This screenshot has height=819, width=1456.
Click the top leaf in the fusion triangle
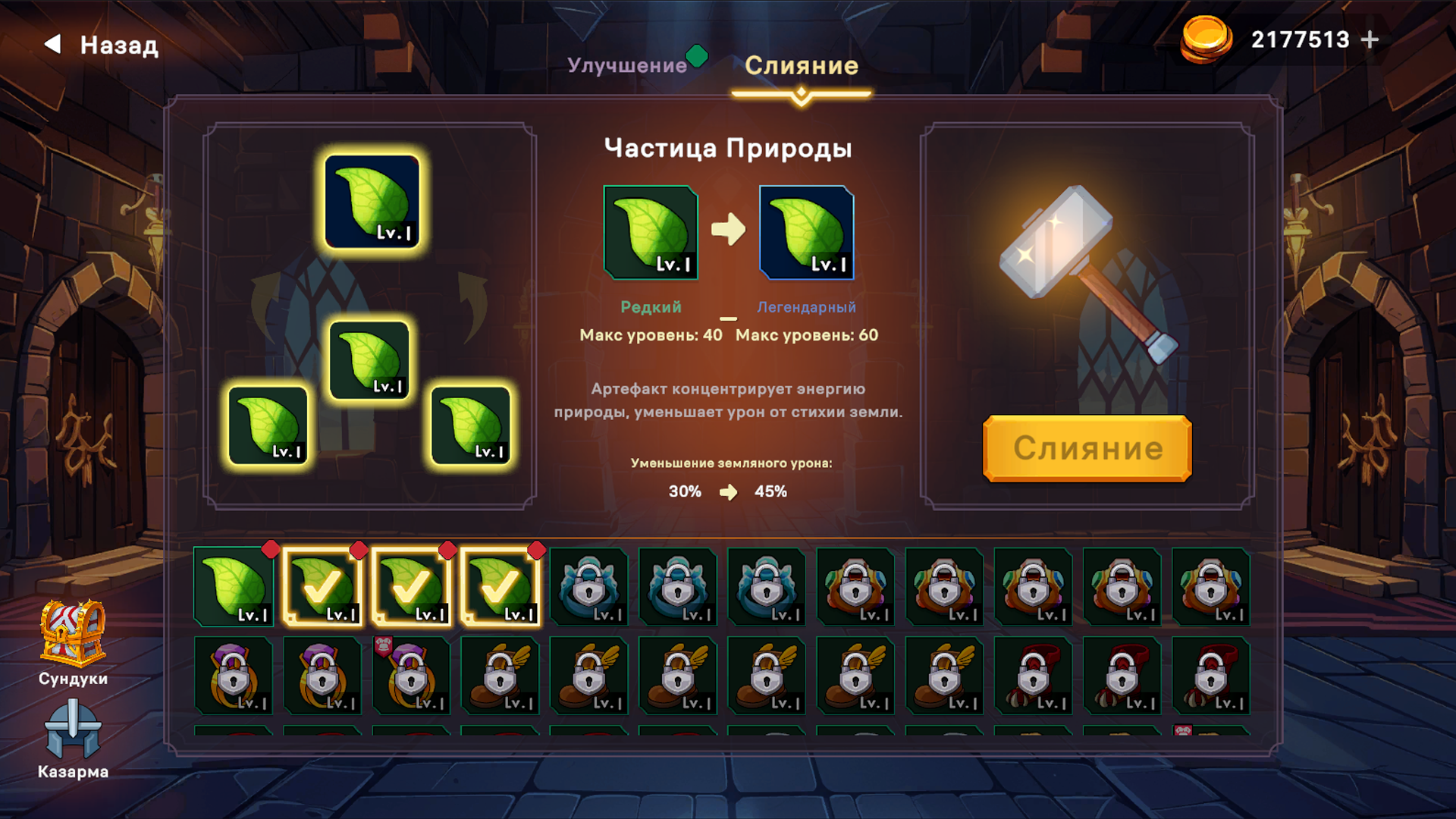373,203
